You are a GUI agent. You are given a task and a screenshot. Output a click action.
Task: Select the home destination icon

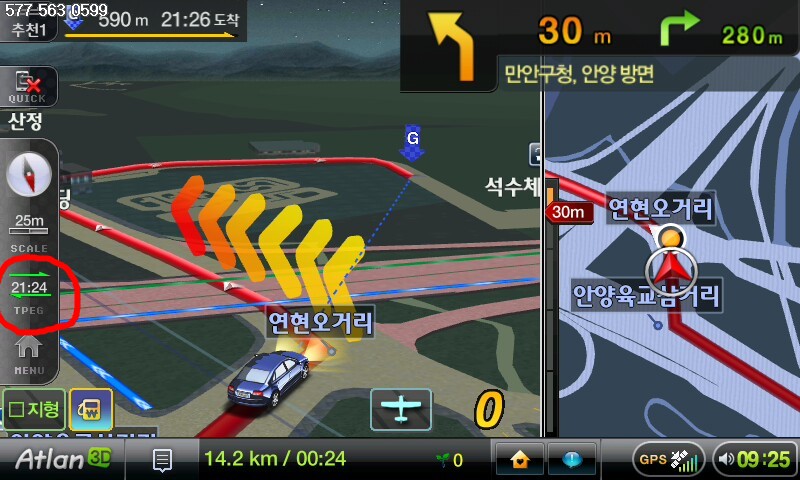[520, 459]
